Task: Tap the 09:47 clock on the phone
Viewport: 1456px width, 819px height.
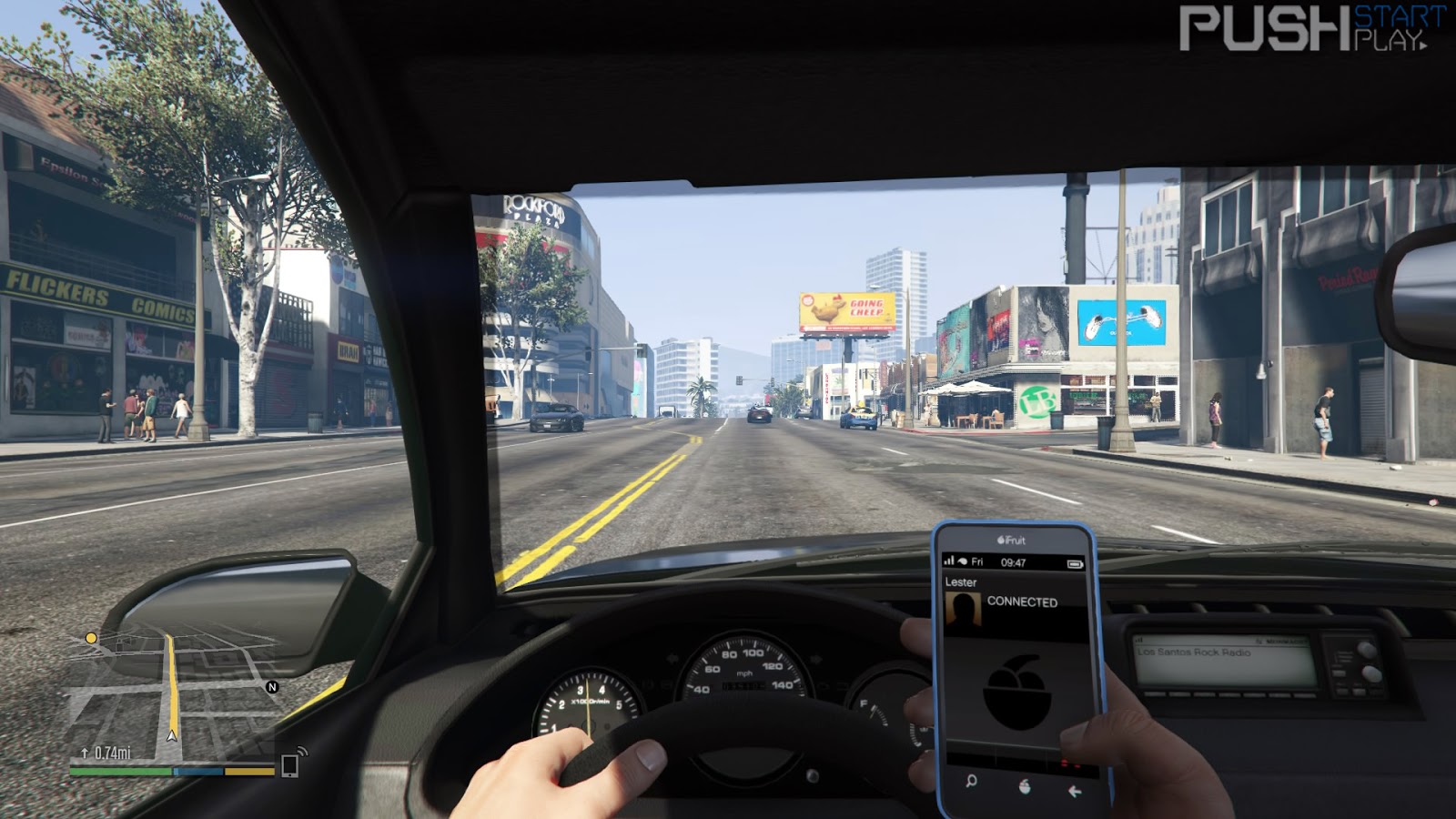Action: click(1013, 561)
